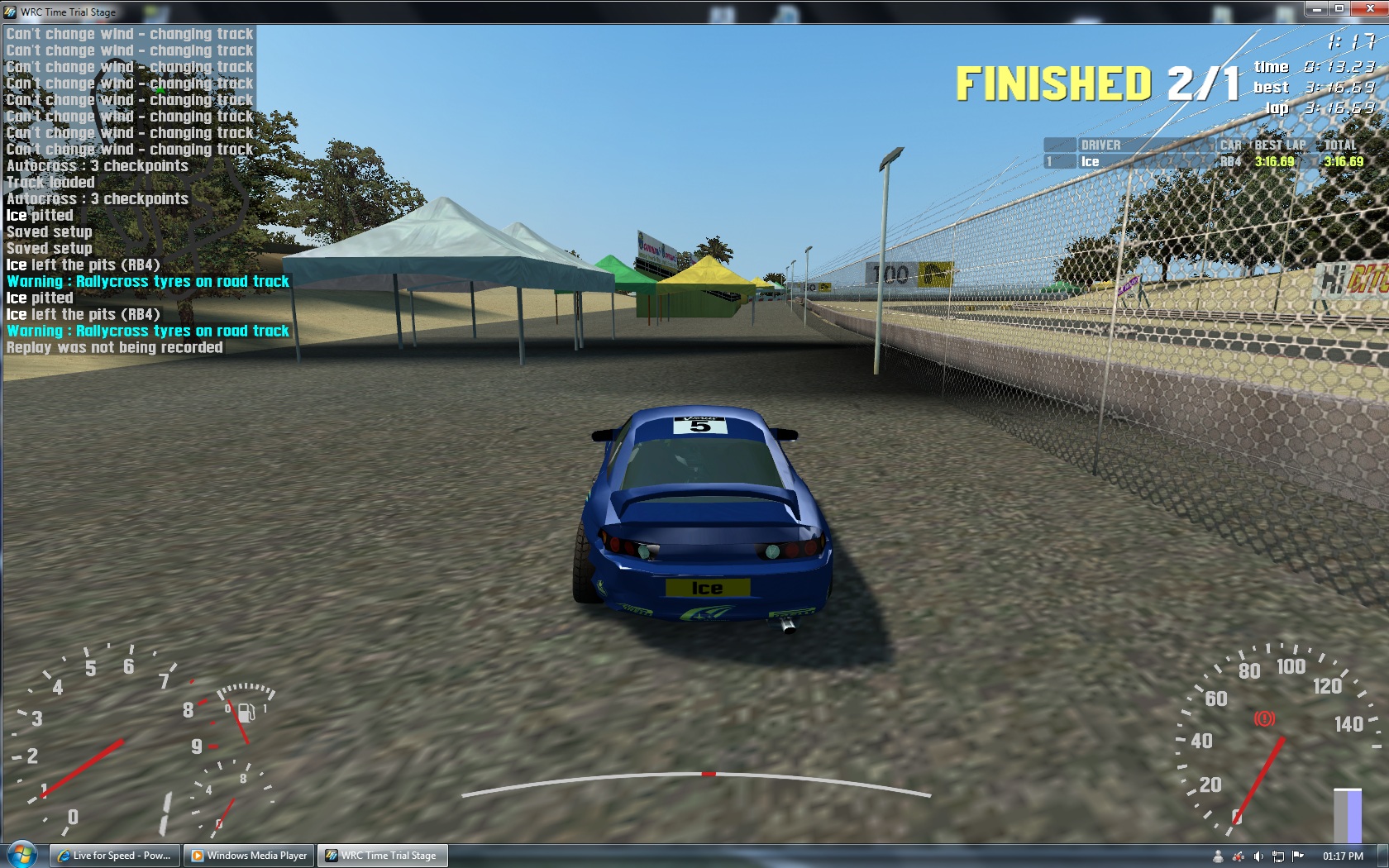Viewport: 1389px width, 868px height.
Task: Select driver Ice in the results table
Action: point(1091,162)
